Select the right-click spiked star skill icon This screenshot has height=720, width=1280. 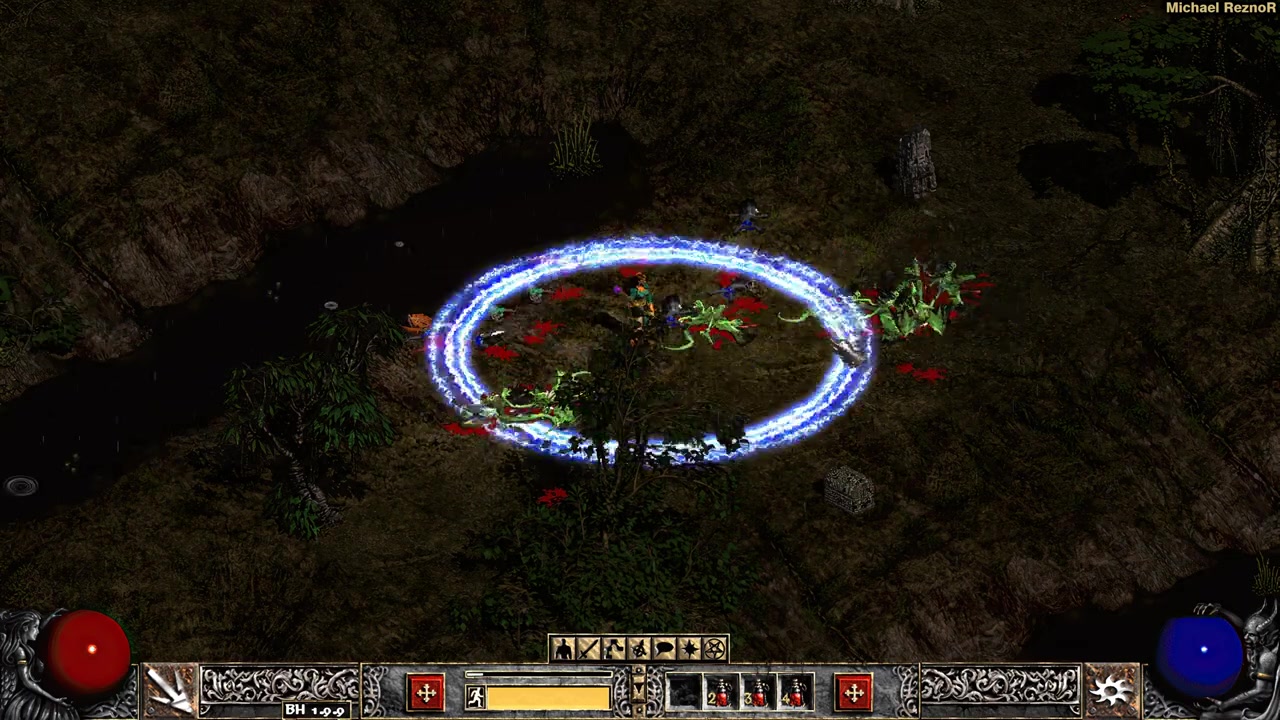point(1111,689)
